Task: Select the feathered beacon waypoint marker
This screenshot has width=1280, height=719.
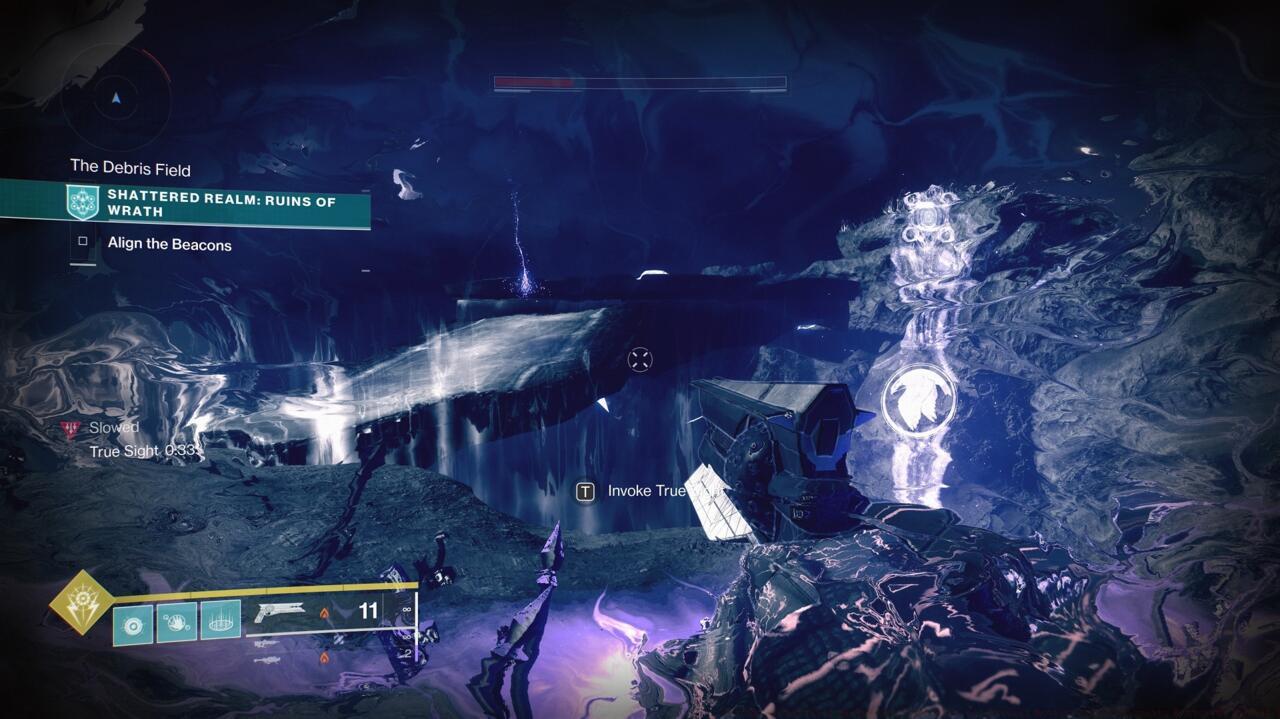Action: (917, 398)
